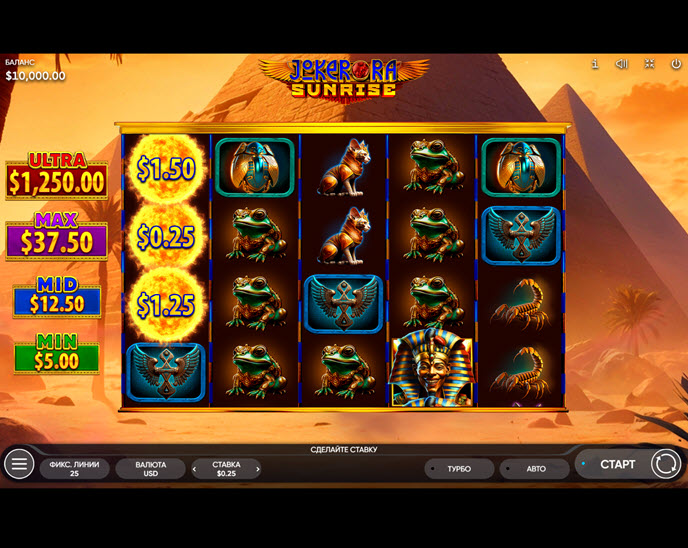Increase the СТАВКА bet with right arrow
Image resolution: width=688 pixels, height=548 pixels.
click(x=258, y=468)
